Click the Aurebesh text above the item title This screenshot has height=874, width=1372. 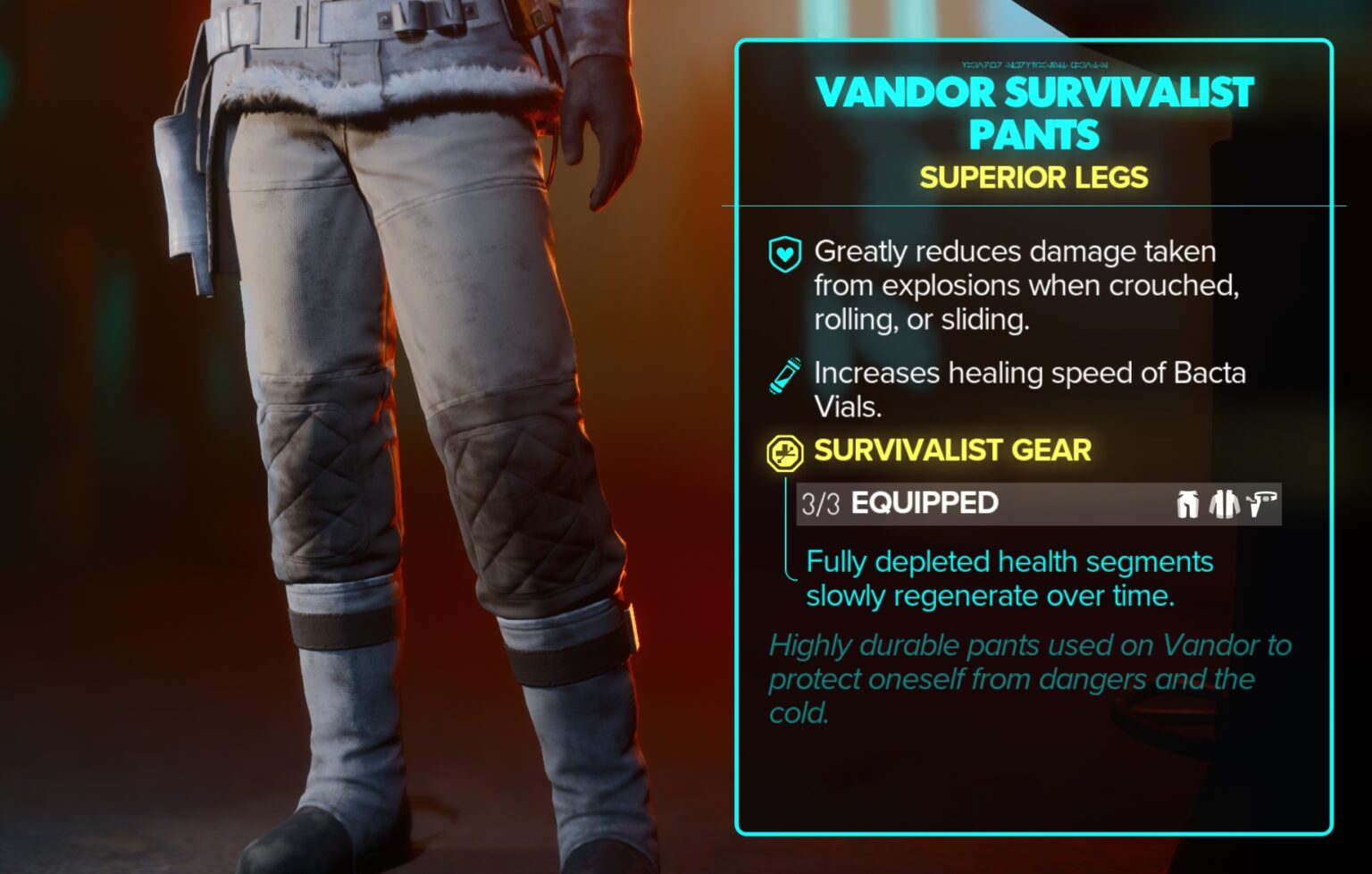point(1036,63)
